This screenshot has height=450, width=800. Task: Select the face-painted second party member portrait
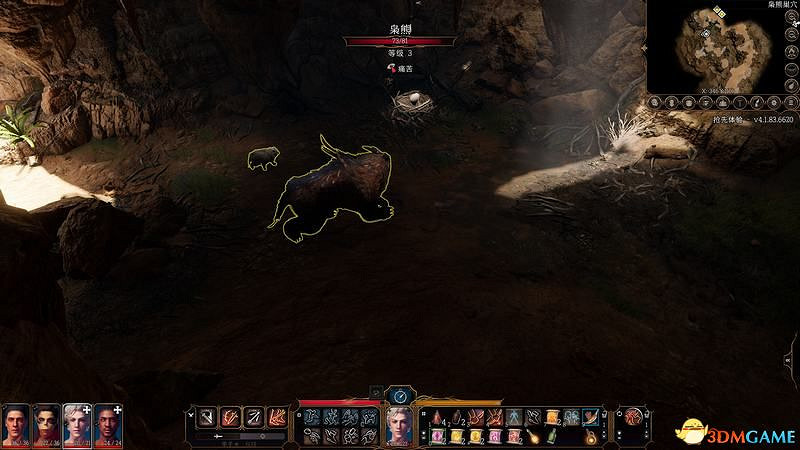coord(46,423)
